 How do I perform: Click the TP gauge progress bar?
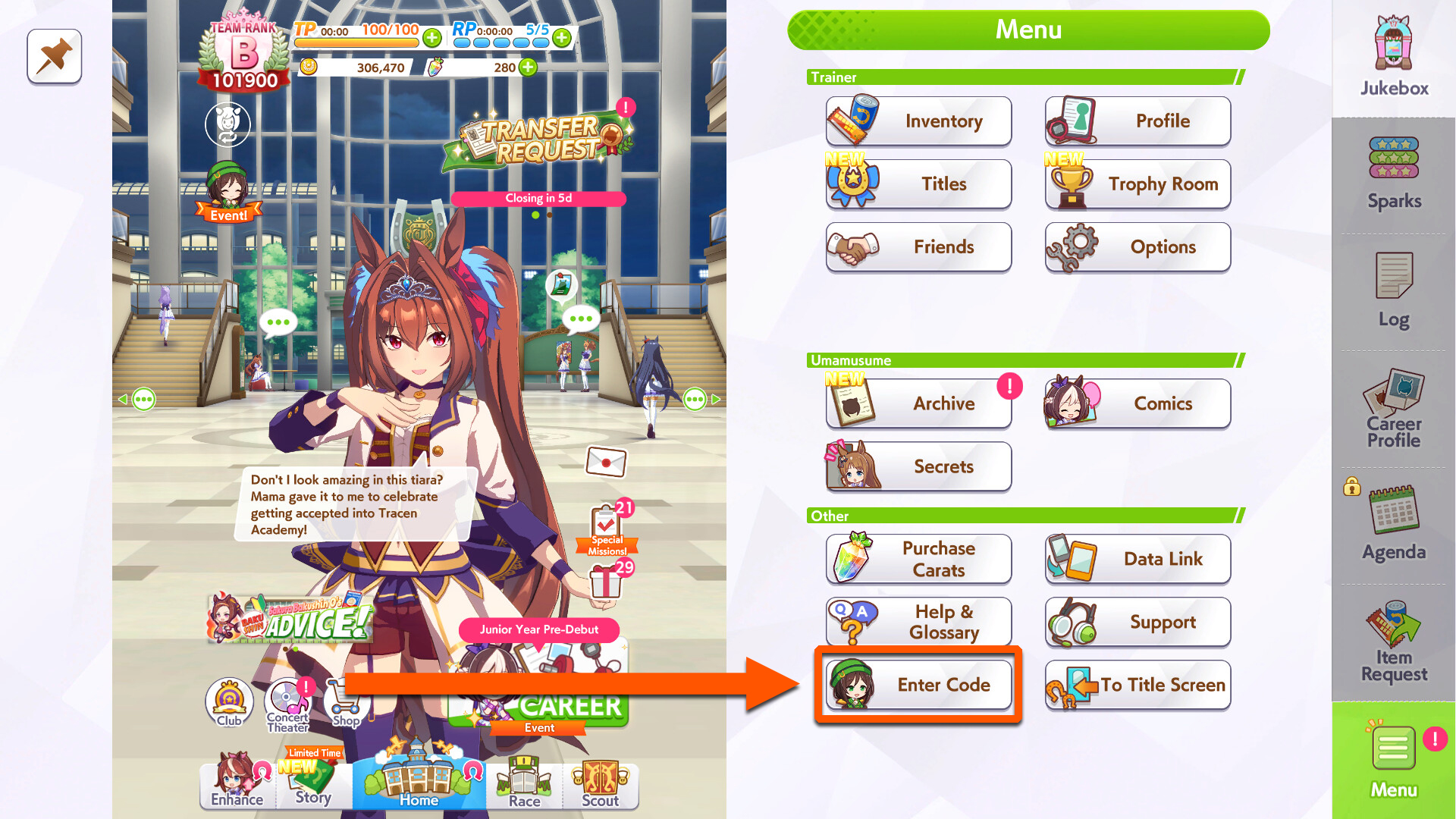click(355, 42)
